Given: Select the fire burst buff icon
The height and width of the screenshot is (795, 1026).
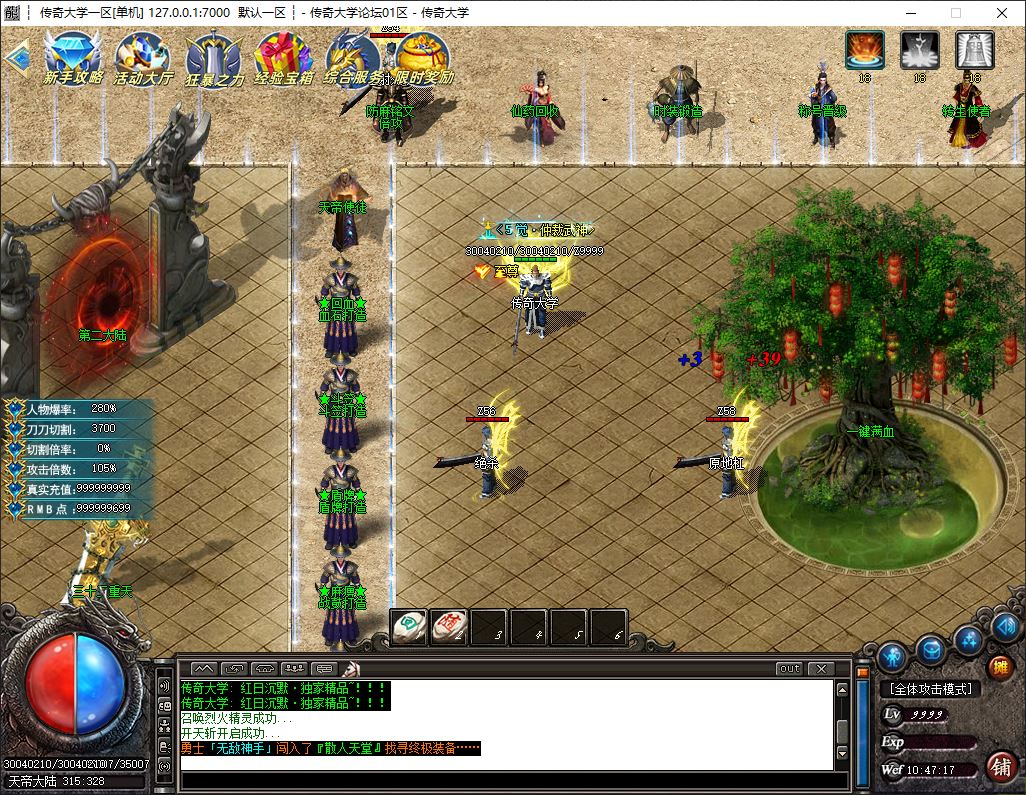Looking at the screenshot, I should [x=865, y=50].
